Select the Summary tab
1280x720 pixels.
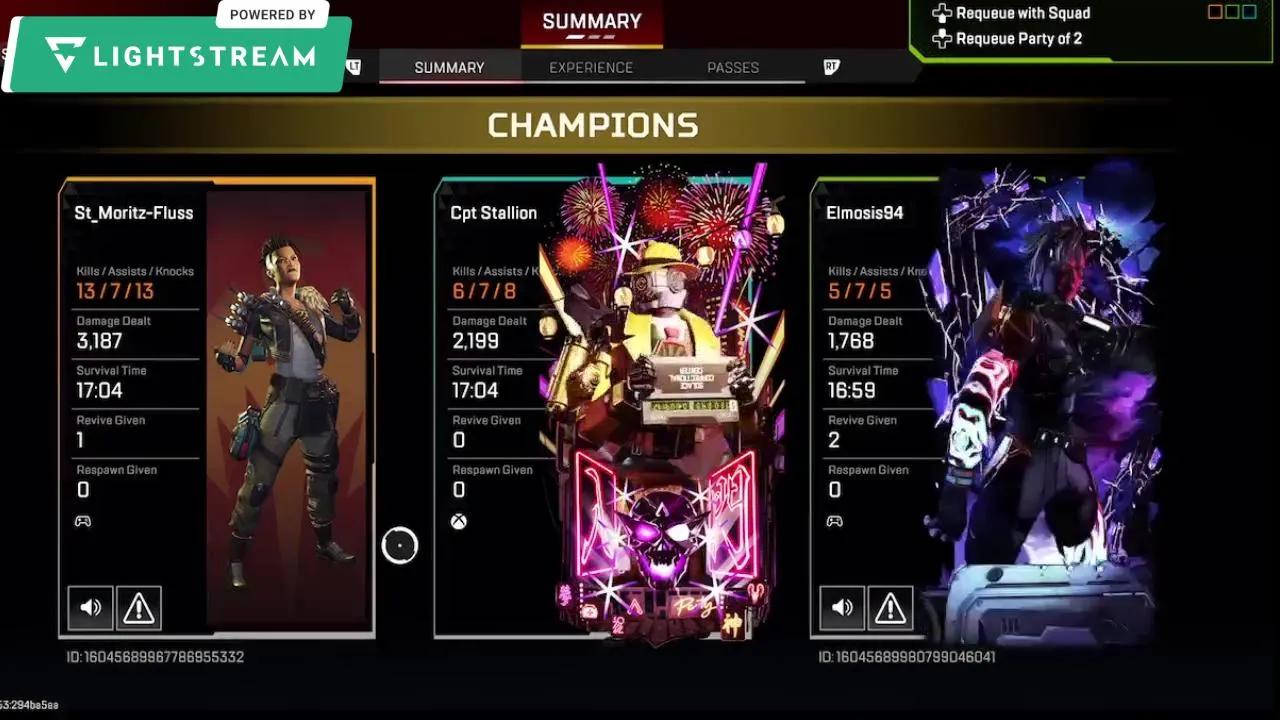click(x=449, y=67)
